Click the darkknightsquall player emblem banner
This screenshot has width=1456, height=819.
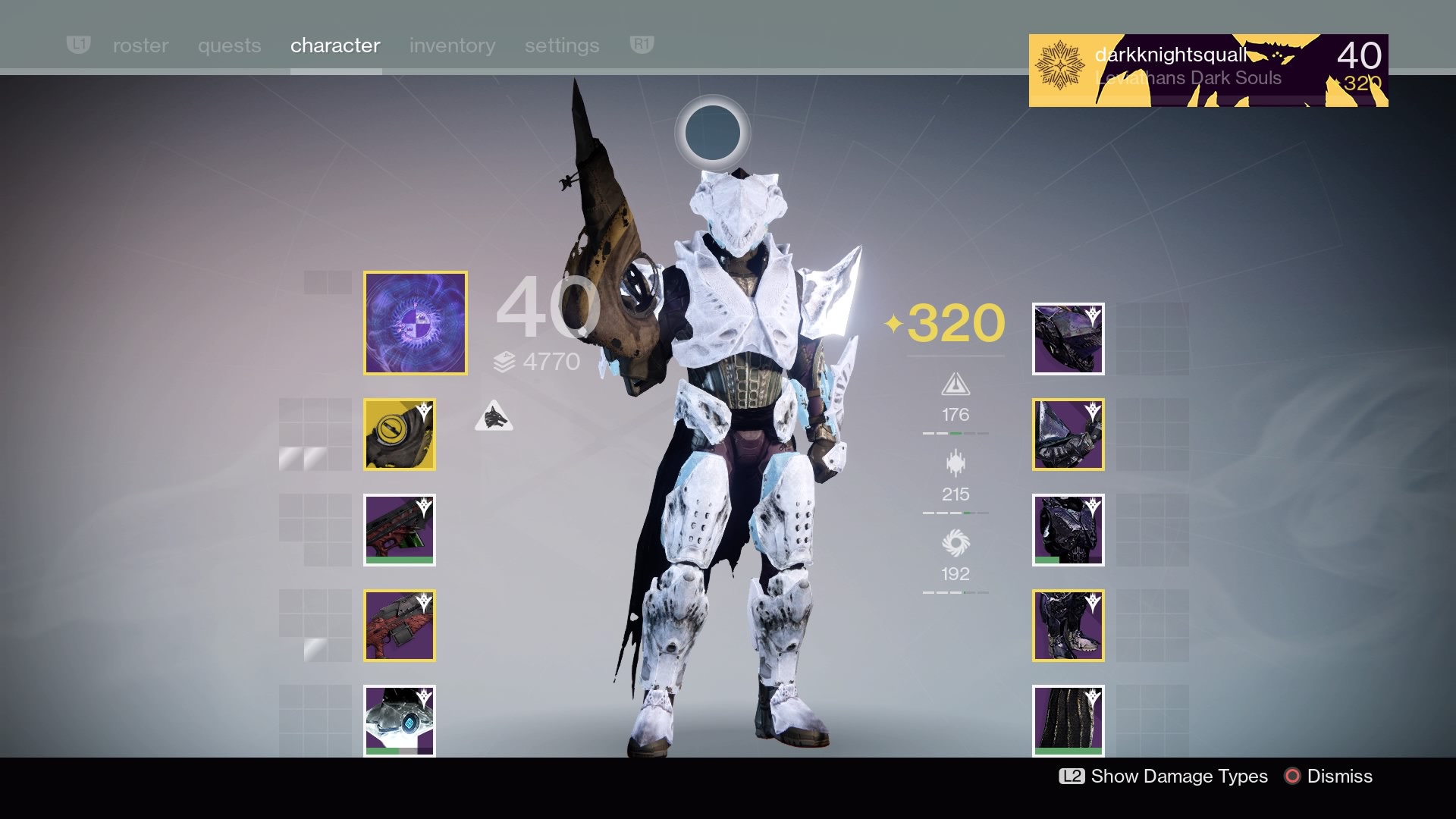[1208, 71]
